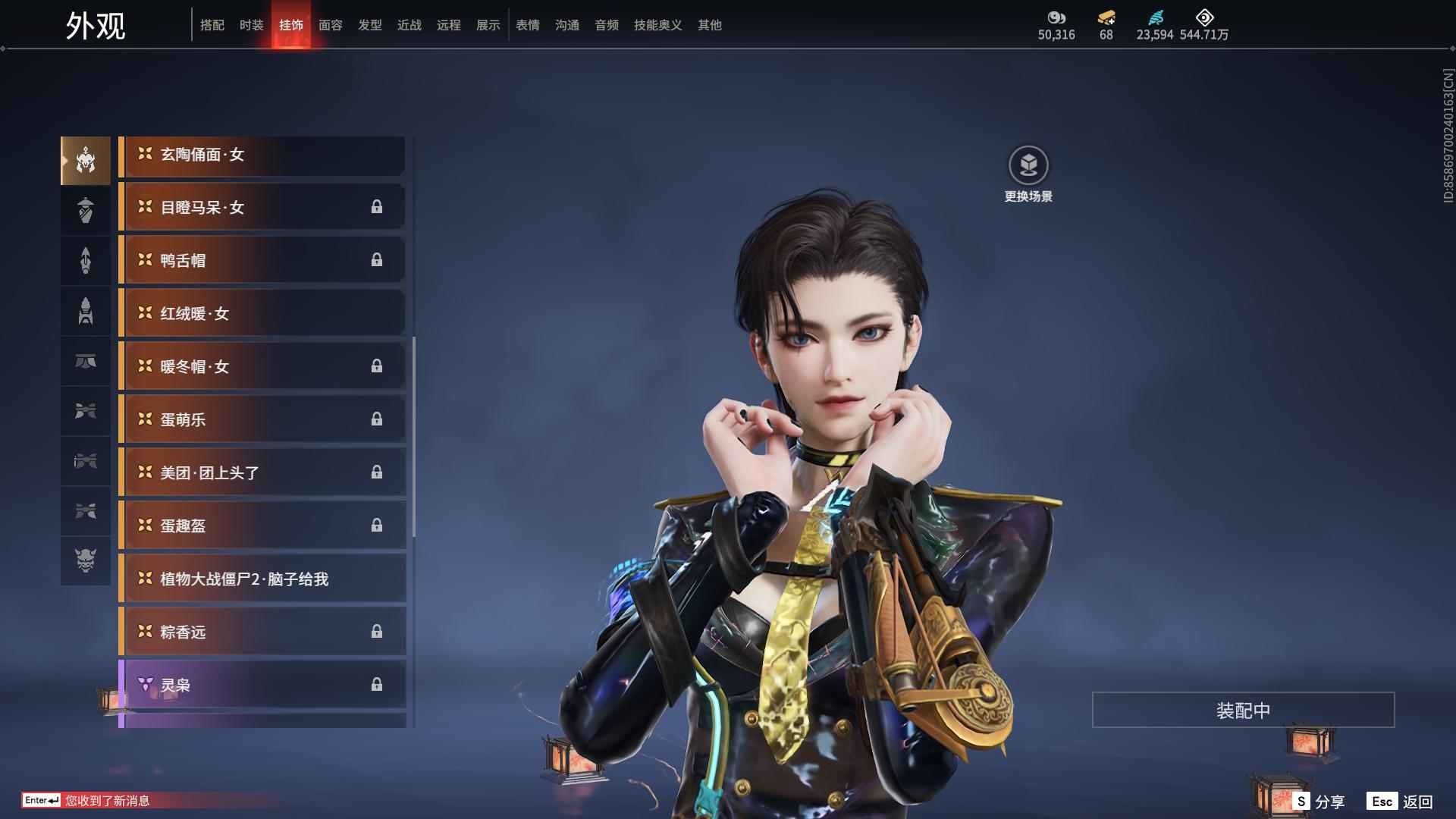Go to the 发型 tab
Image resolution: width=1456 pixels, height=819 pixels.
click(369, 25)
